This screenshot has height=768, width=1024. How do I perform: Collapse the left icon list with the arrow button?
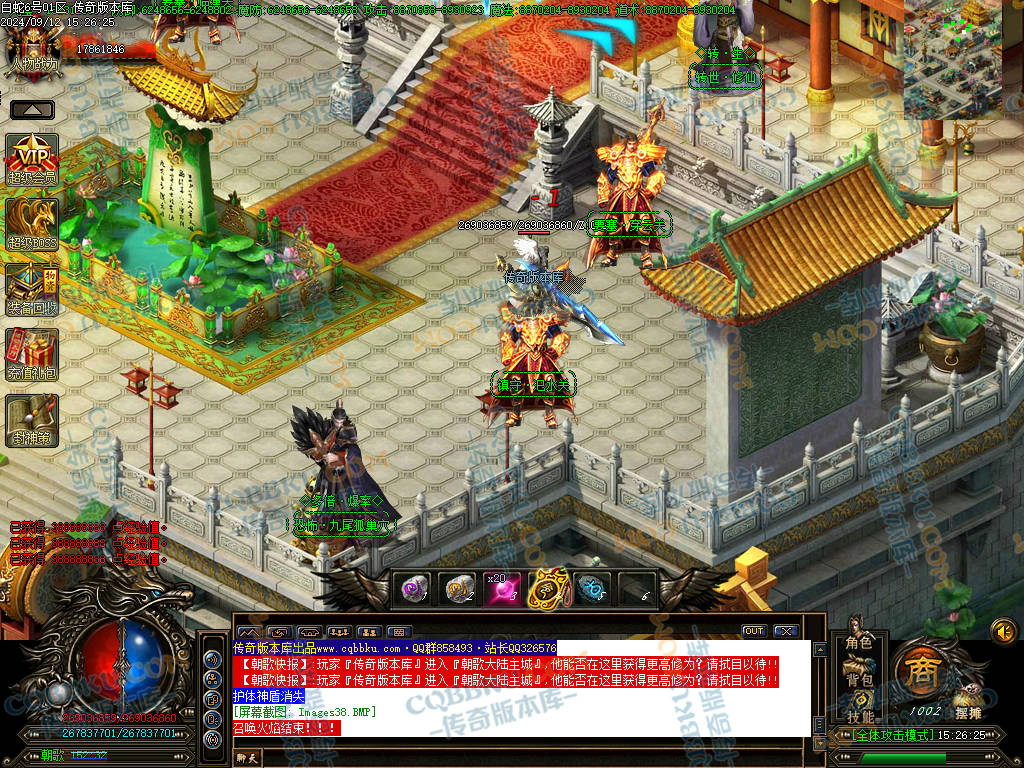(32, 110)
